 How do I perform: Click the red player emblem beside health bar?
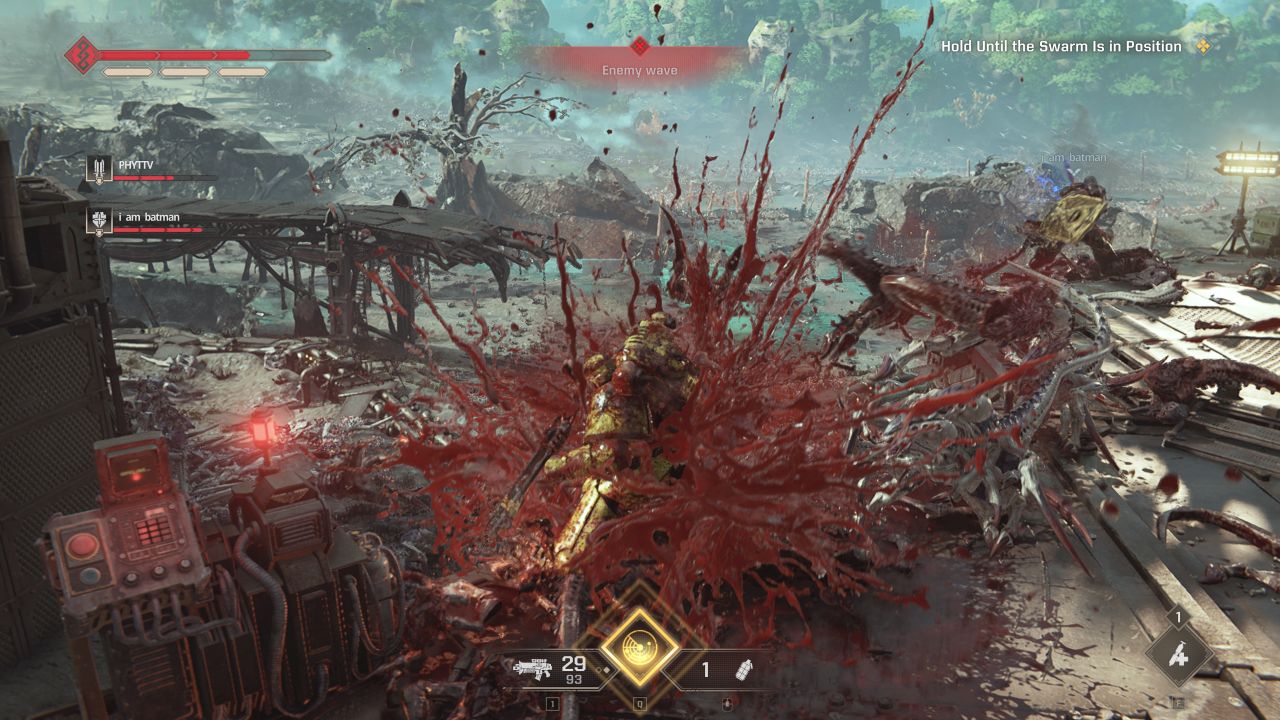[80, 55]
